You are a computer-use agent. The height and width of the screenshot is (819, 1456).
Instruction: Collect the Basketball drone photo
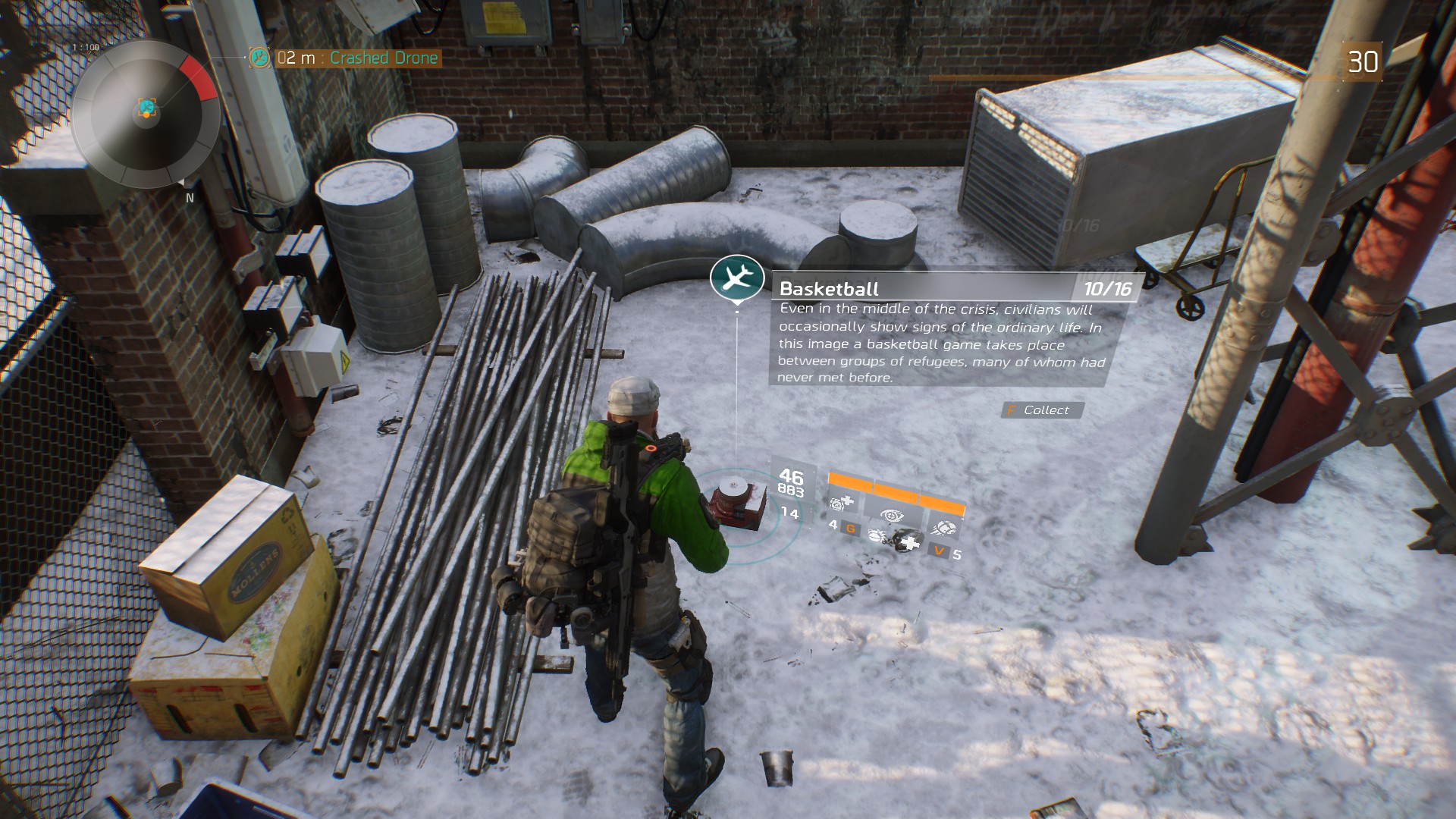coord(1044,410)
